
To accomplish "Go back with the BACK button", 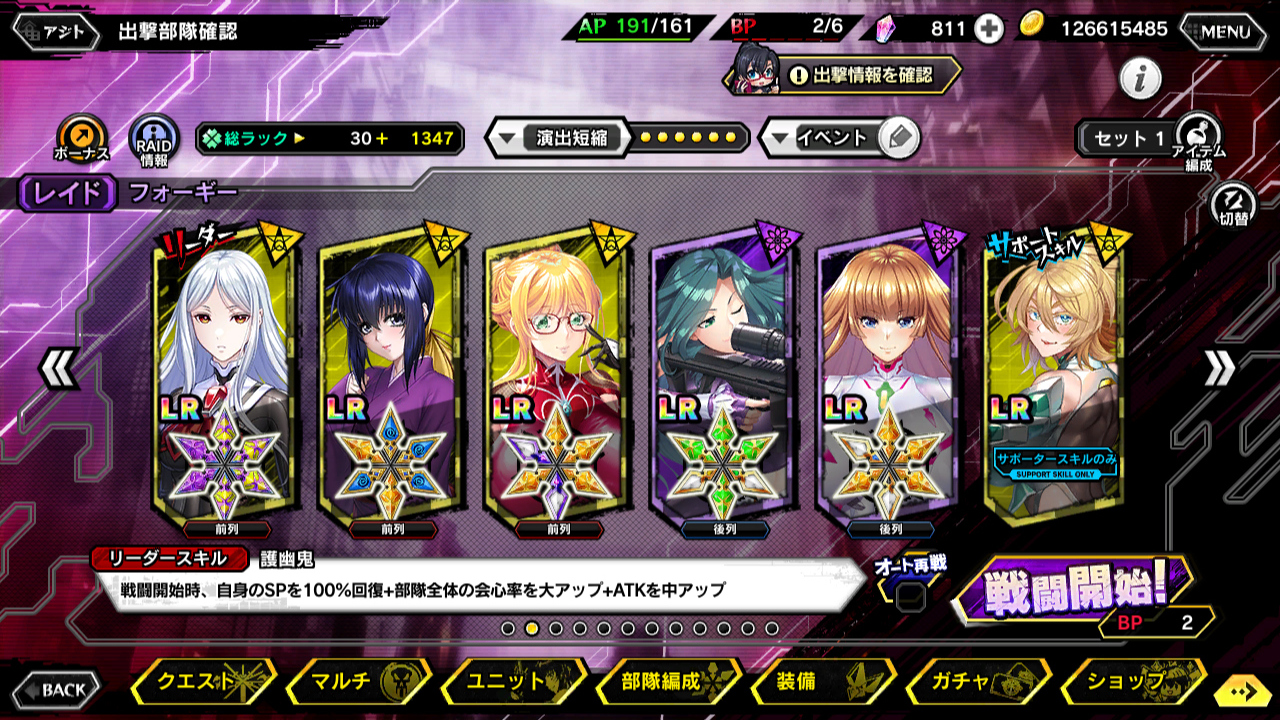I will tap(56, 689).
